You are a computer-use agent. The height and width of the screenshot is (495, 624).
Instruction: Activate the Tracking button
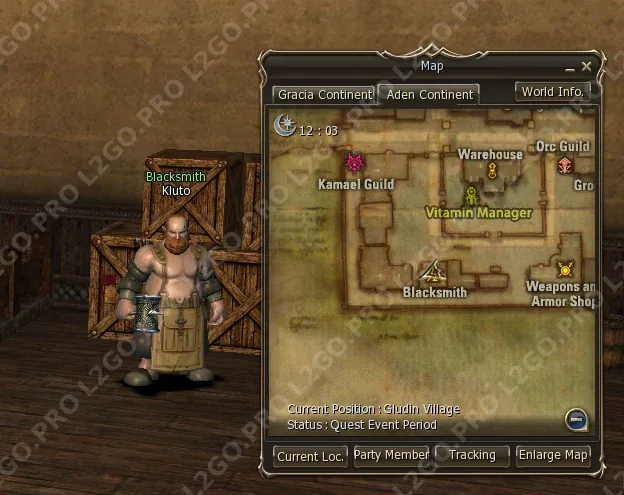click(x=472, y=455)
